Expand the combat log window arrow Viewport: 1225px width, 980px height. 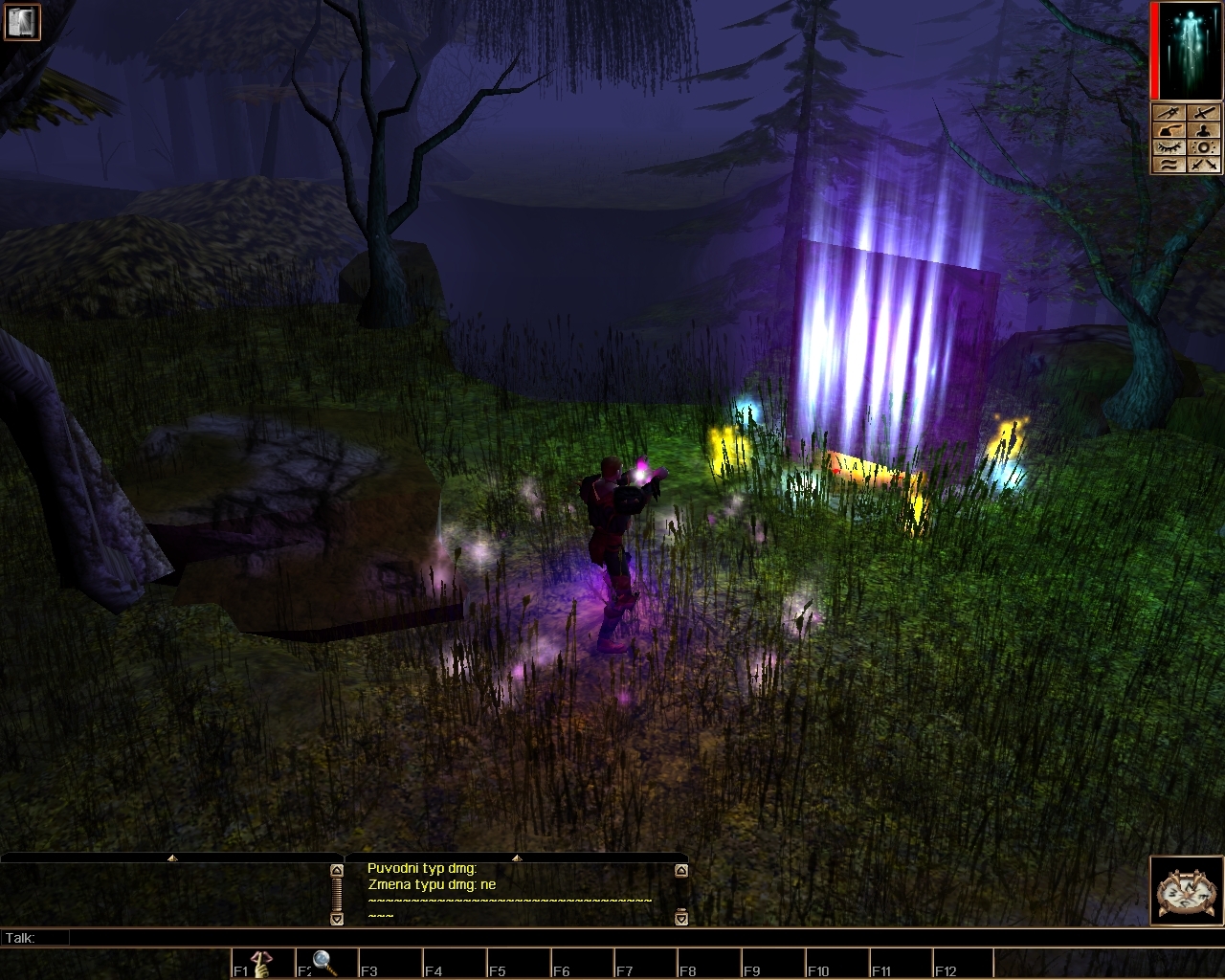pyautogui.click(x=517, y=858)
